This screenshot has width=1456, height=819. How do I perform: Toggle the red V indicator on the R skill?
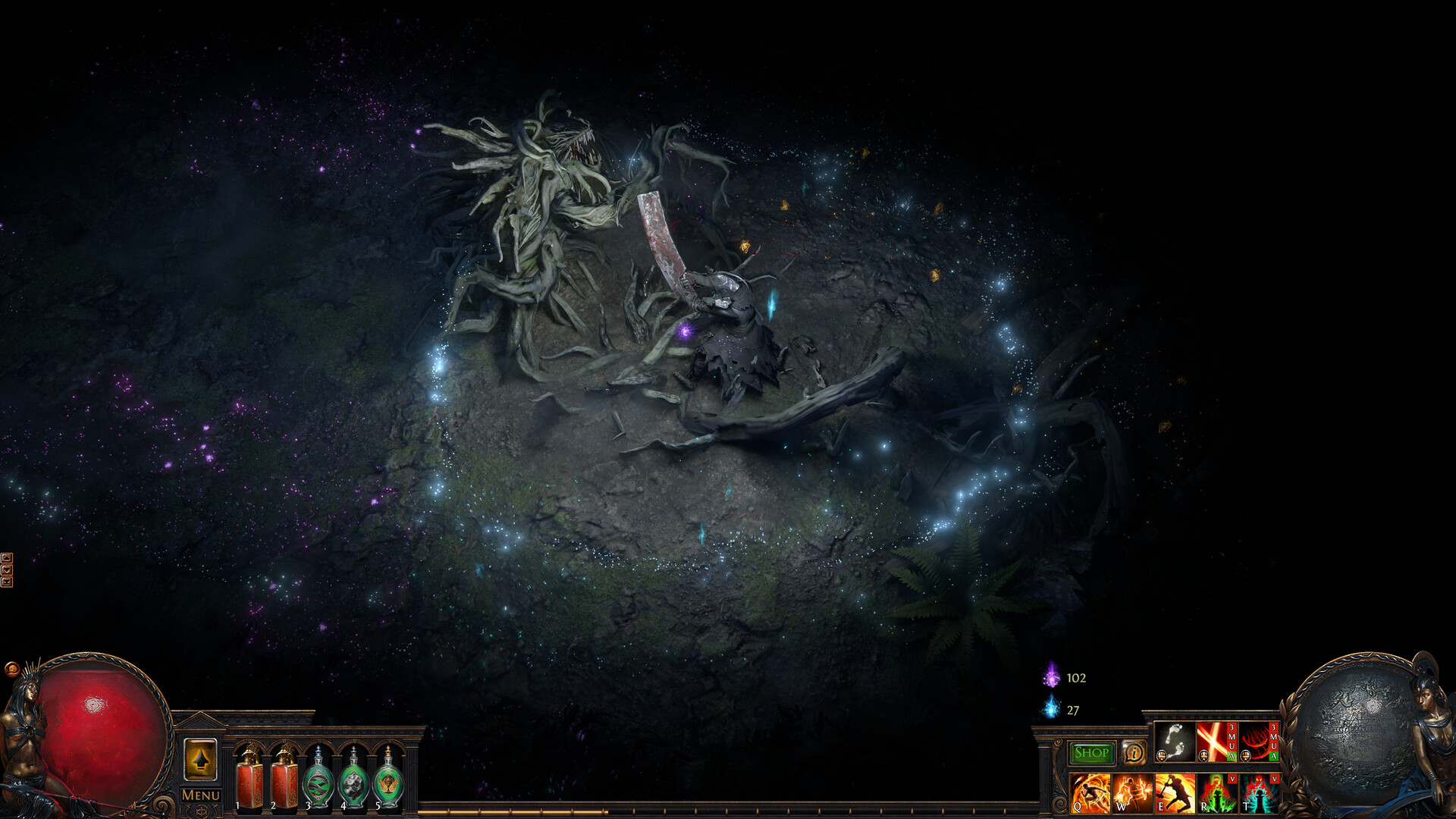[x=1233, y=779]
